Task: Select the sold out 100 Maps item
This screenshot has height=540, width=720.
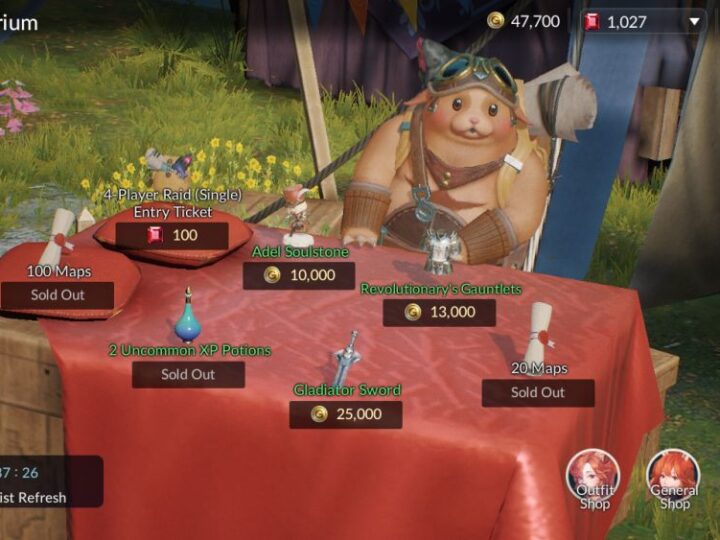Action: coord(57,295)
